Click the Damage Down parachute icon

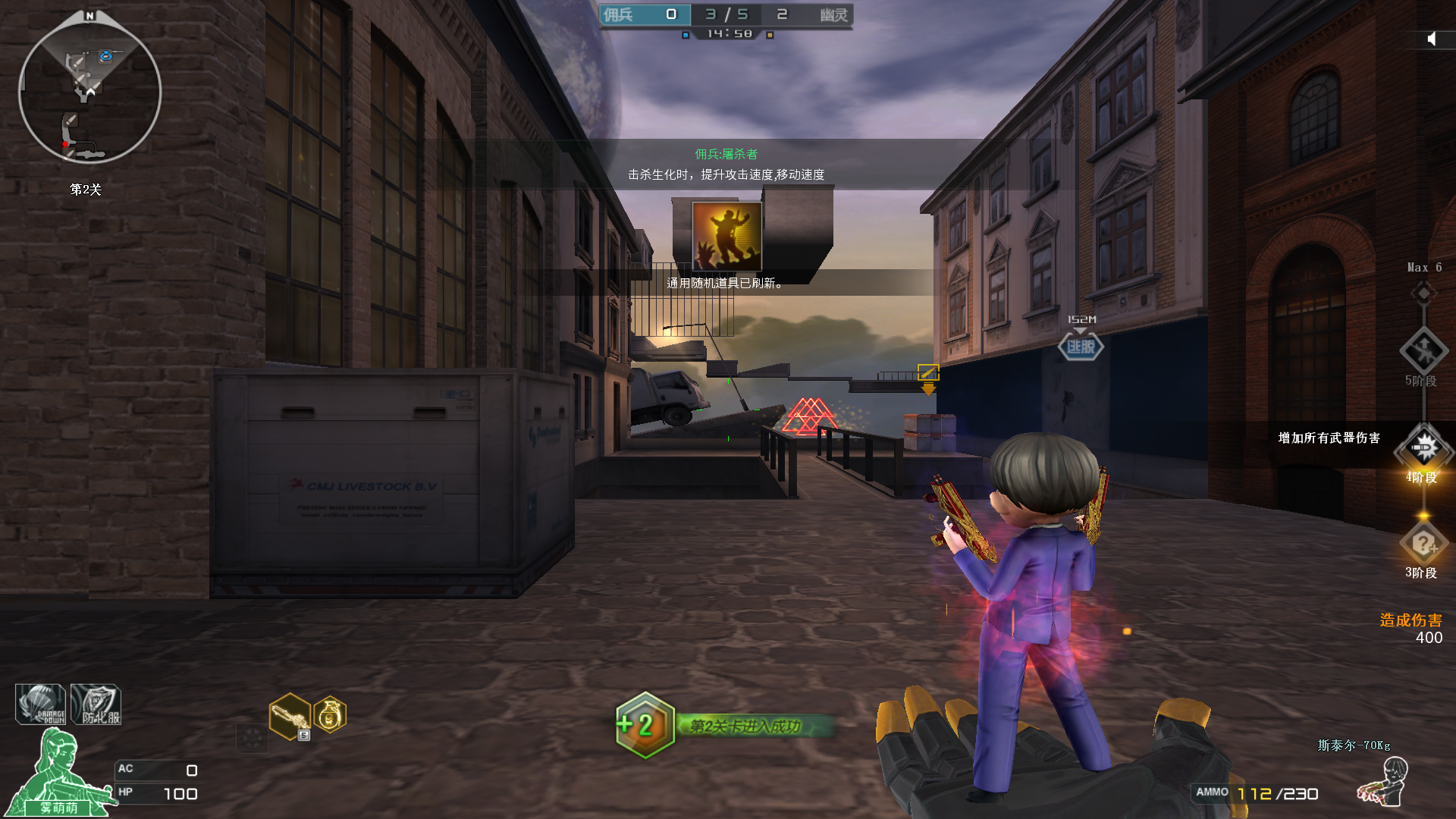click(x=41, y=704)
